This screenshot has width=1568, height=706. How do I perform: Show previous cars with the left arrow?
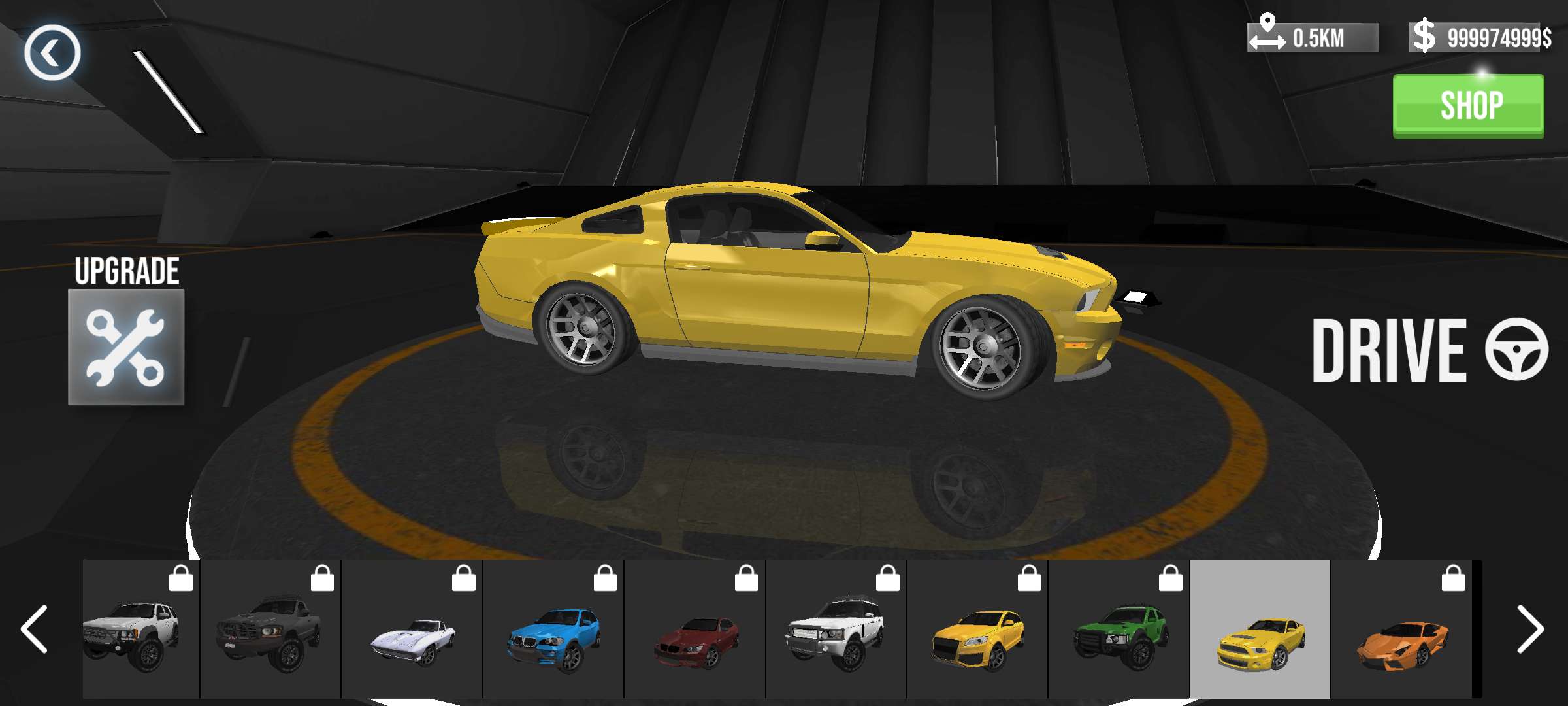click(34, 629)
